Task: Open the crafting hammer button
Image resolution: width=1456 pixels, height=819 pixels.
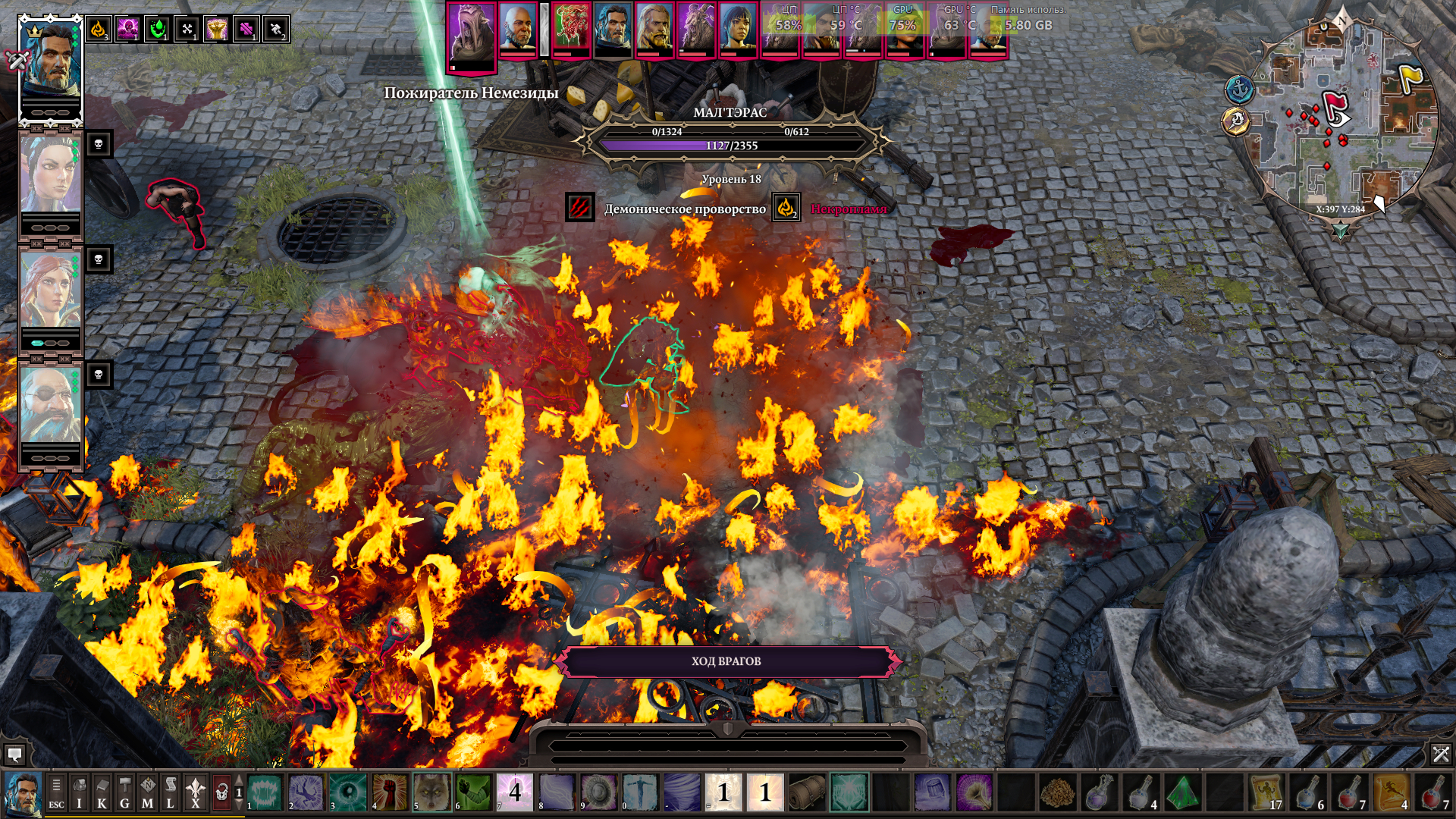Action: click(x=124, y=793)
